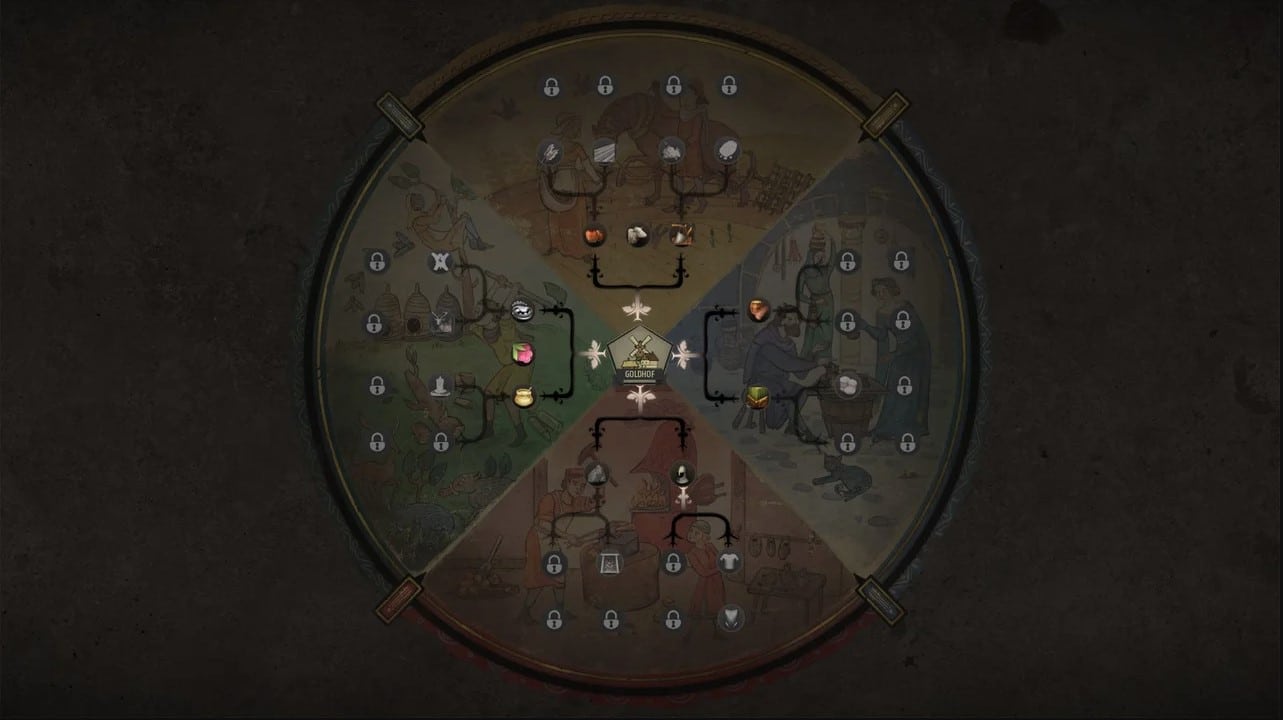
Task: Choose the red berry forest gardens icon
Action: 523,352
